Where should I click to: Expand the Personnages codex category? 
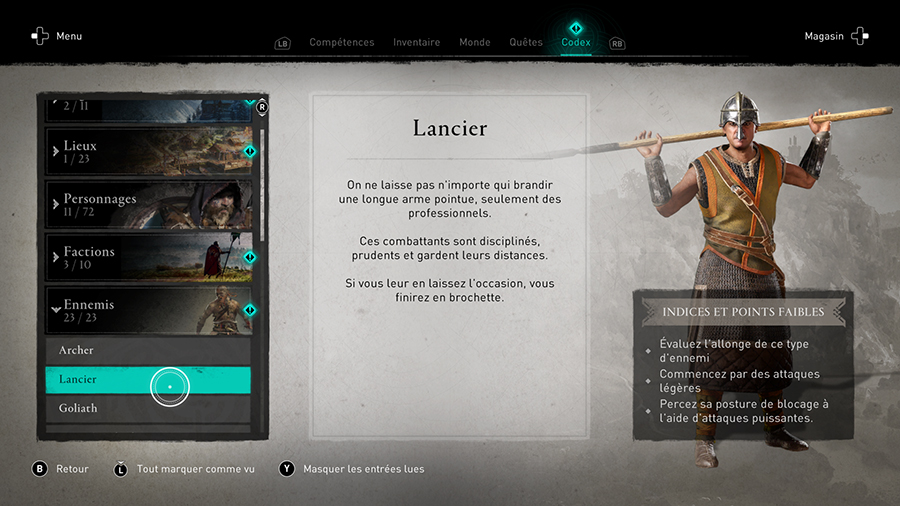coord(148,204)
